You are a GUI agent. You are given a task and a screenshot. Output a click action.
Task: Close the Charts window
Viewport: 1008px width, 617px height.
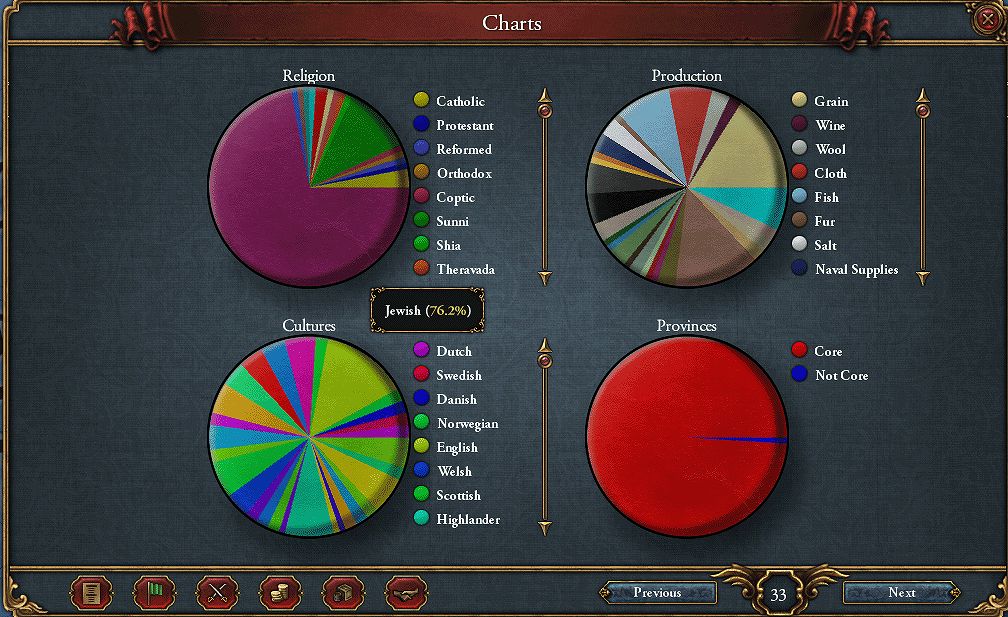(988, 19)
